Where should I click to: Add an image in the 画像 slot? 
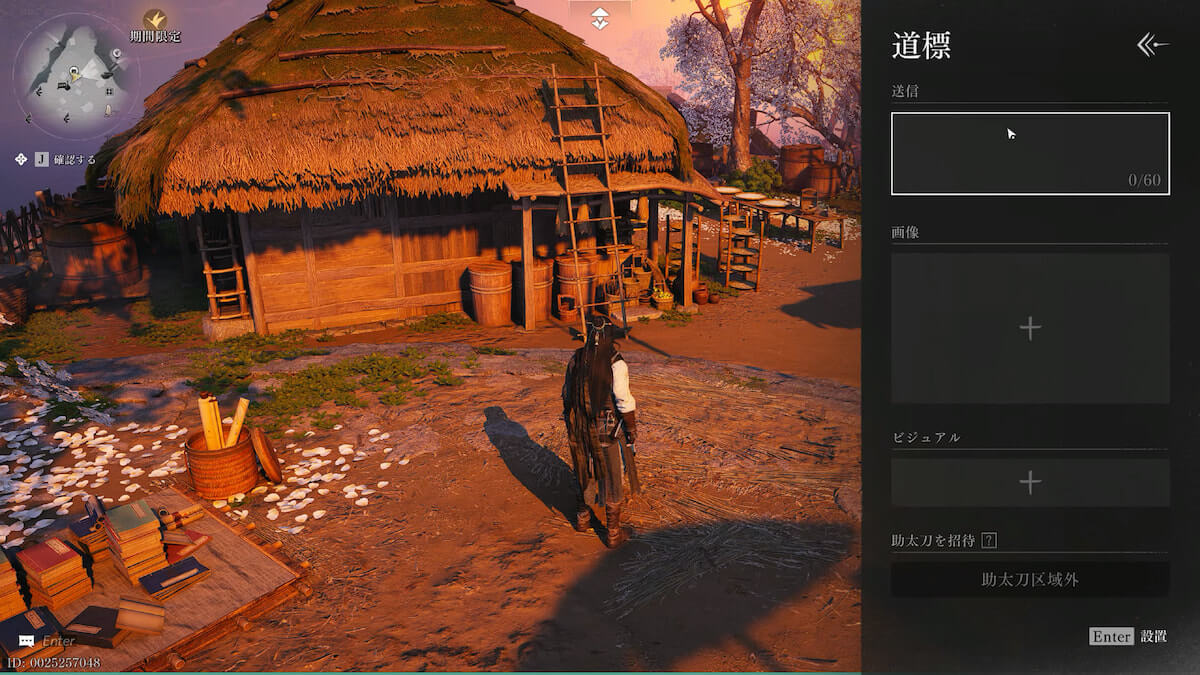coord(1030,328)
